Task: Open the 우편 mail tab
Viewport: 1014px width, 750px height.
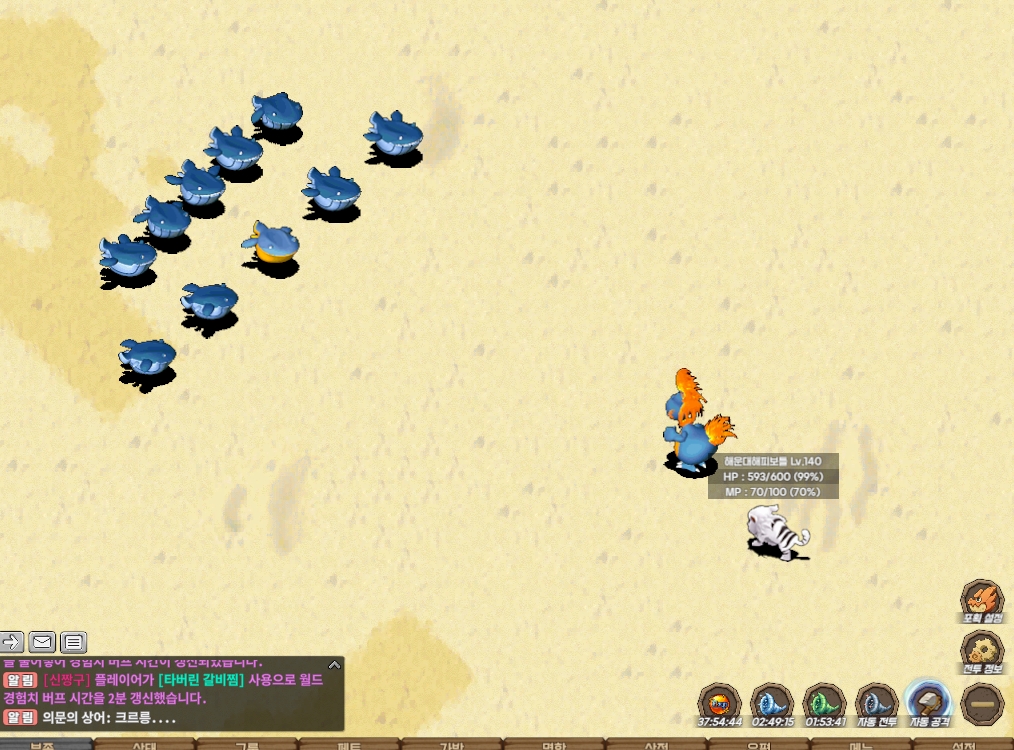Action: coord(759,745)
